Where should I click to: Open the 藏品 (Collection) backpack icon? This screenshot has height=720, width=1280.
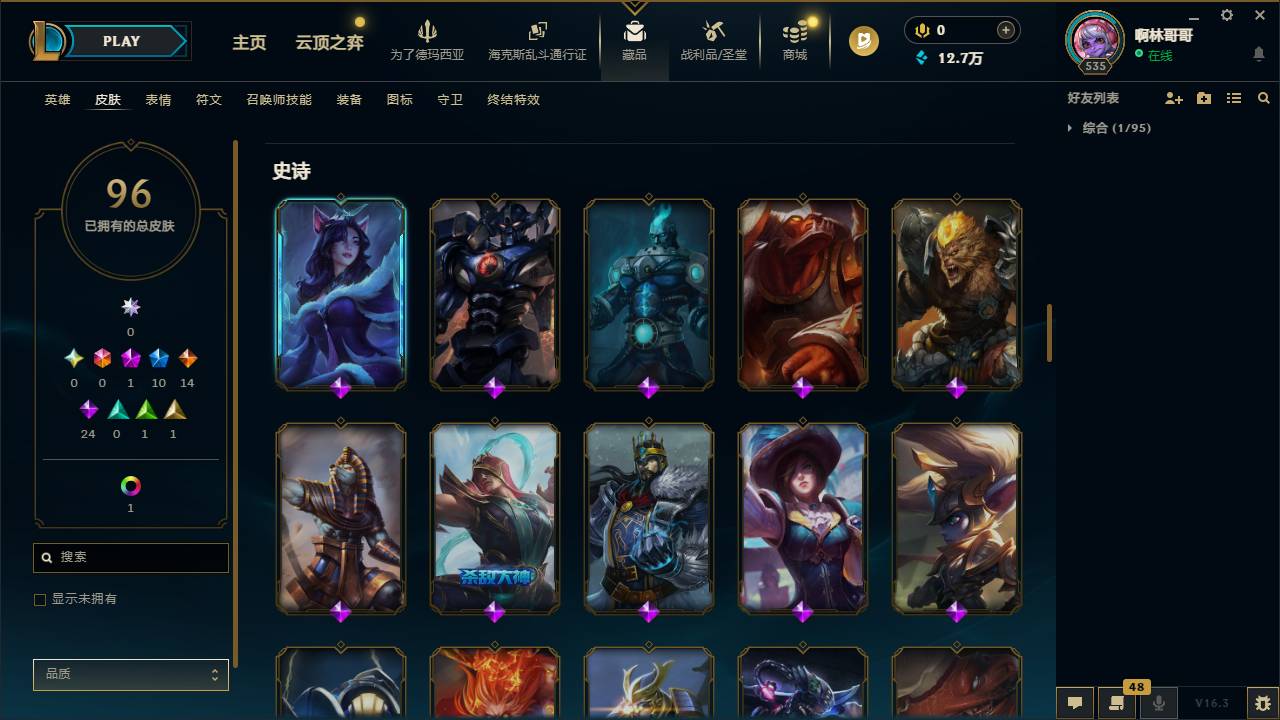pyautogui.click(x=635, y=30)
